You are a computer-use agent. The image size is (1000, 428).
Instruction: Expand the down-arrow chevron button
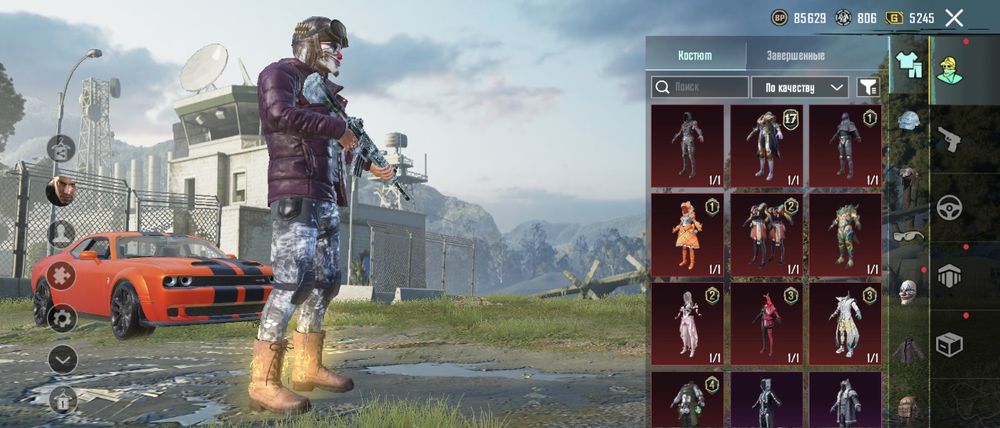(x=62, y=359)
